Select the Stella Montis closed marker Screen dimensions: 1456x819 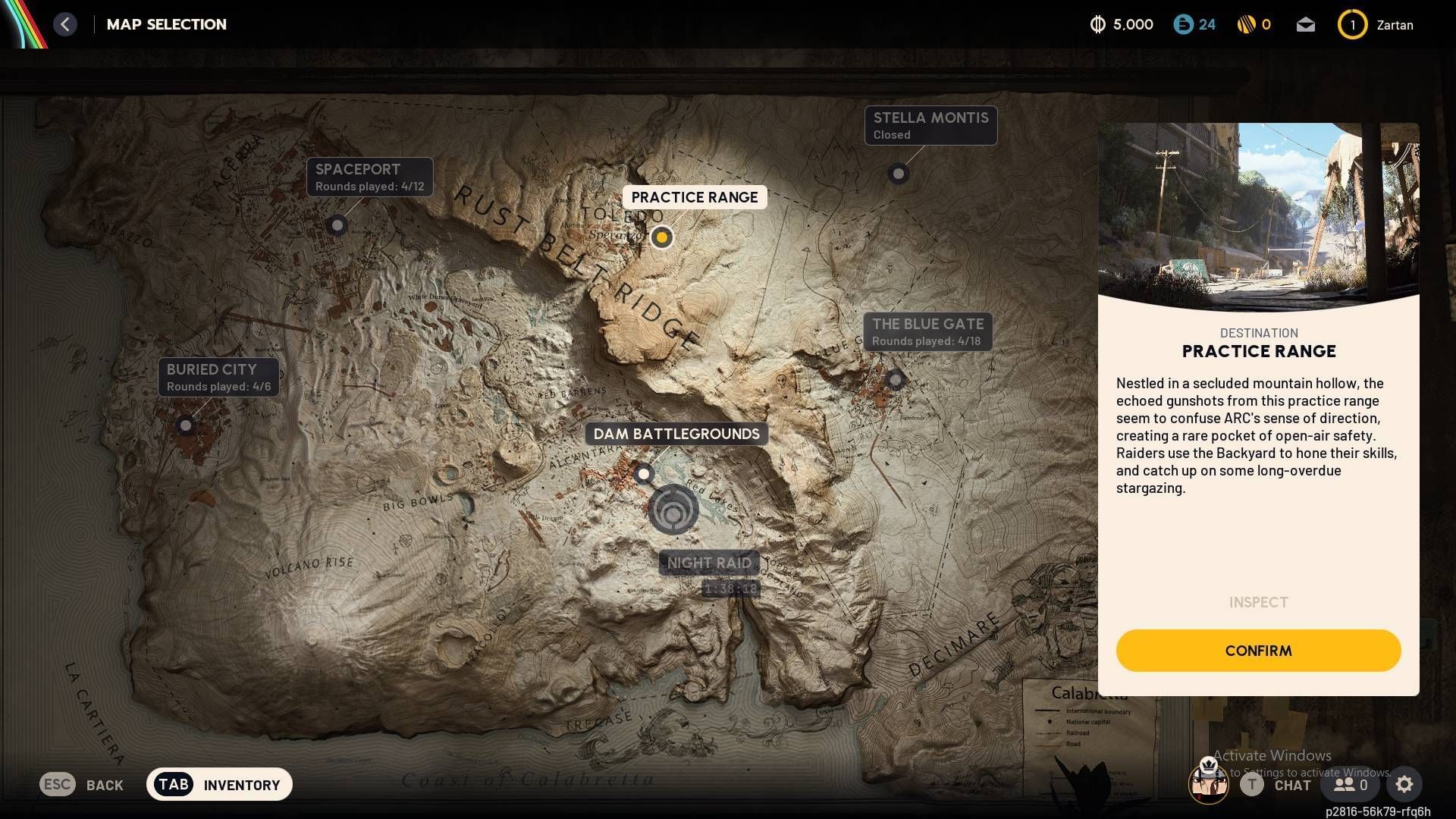(x=899, y=174)
